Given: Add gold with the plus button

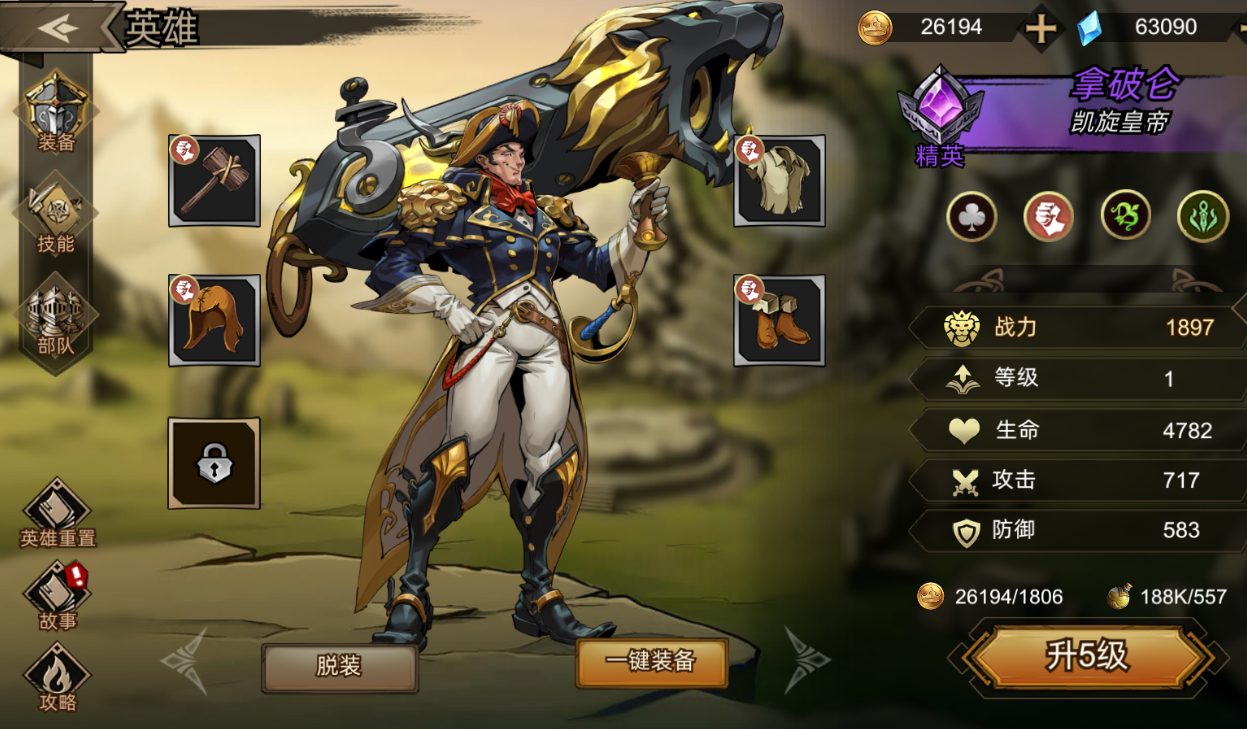Looking at the screenshot, I should [x=1041, y=28].
